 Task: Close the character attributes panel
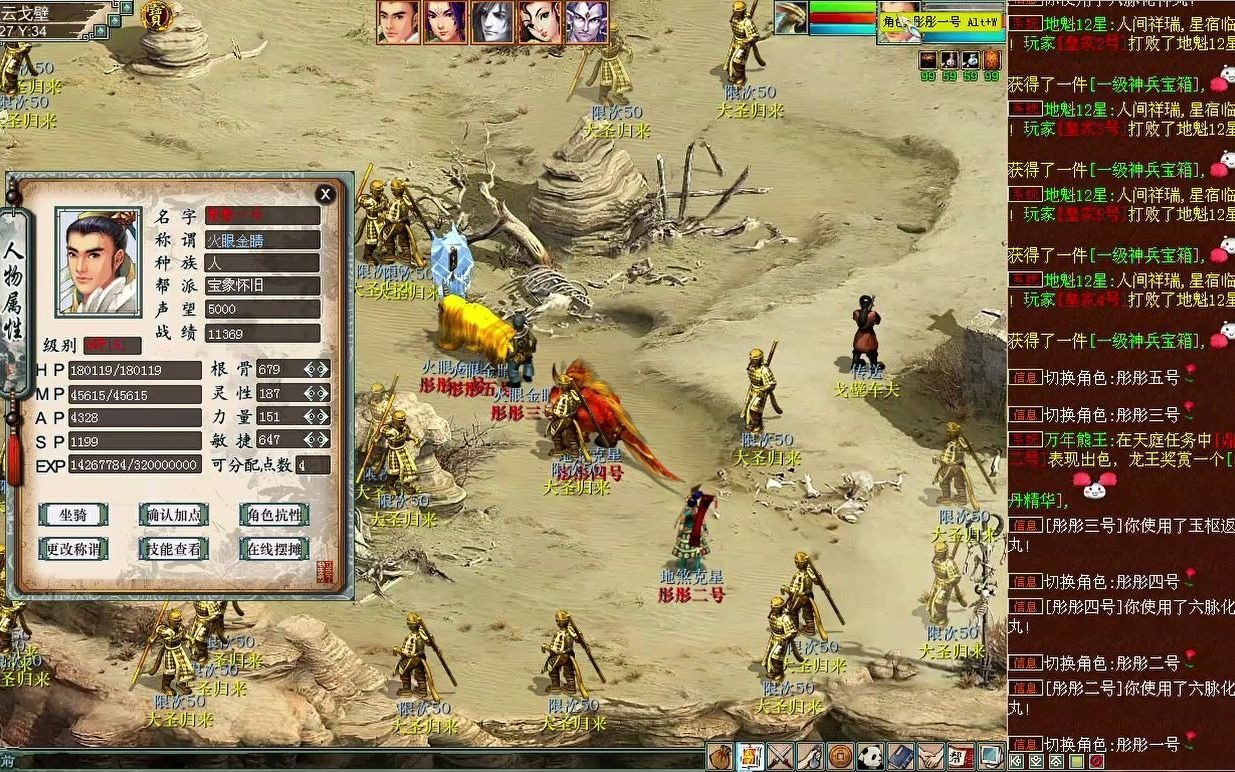point(325,194)
